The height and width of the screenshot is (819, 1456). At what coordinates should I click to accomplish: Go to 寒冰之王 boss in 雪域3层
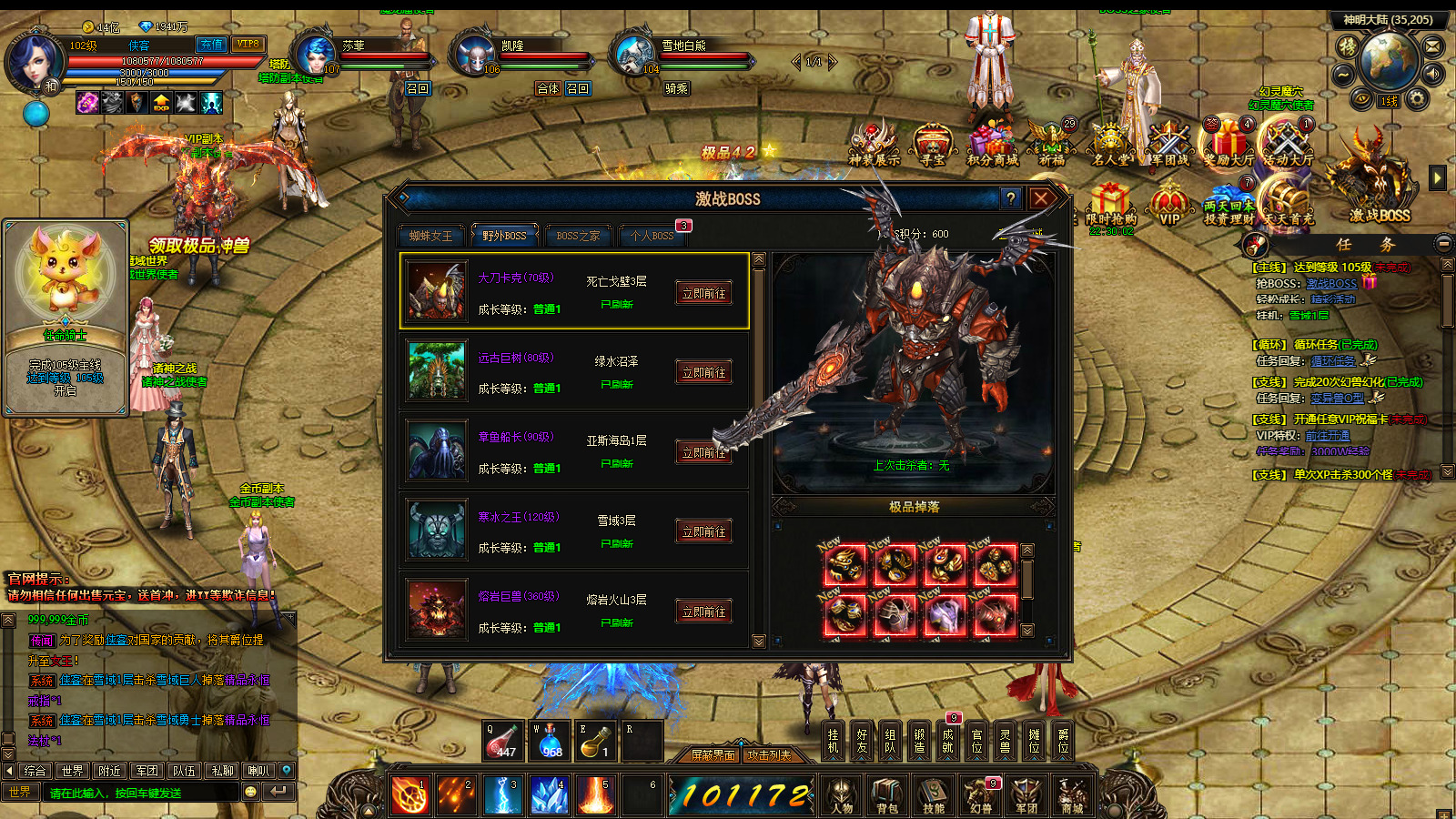[703, 531]
